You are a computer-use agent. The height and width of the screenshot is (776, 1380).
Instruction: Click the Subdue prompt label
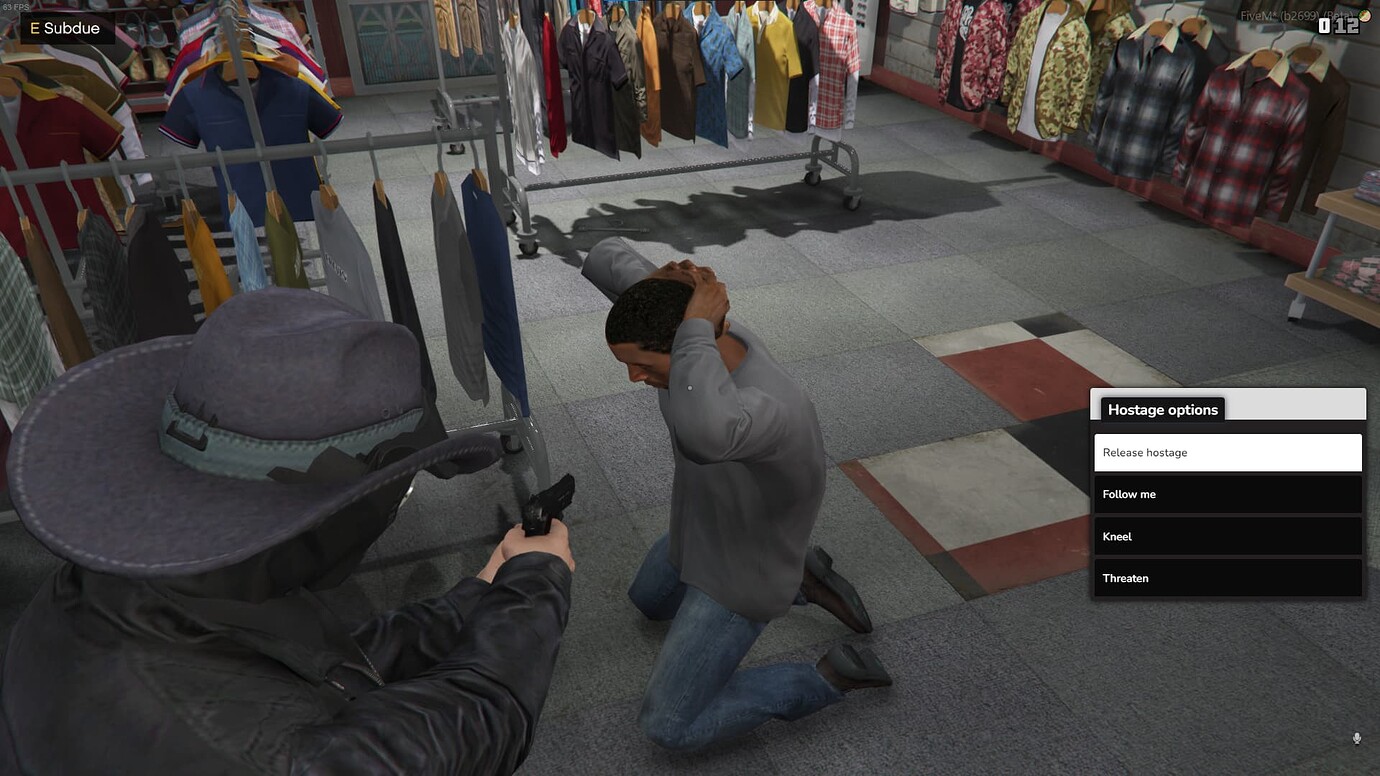tap(70, 28)
